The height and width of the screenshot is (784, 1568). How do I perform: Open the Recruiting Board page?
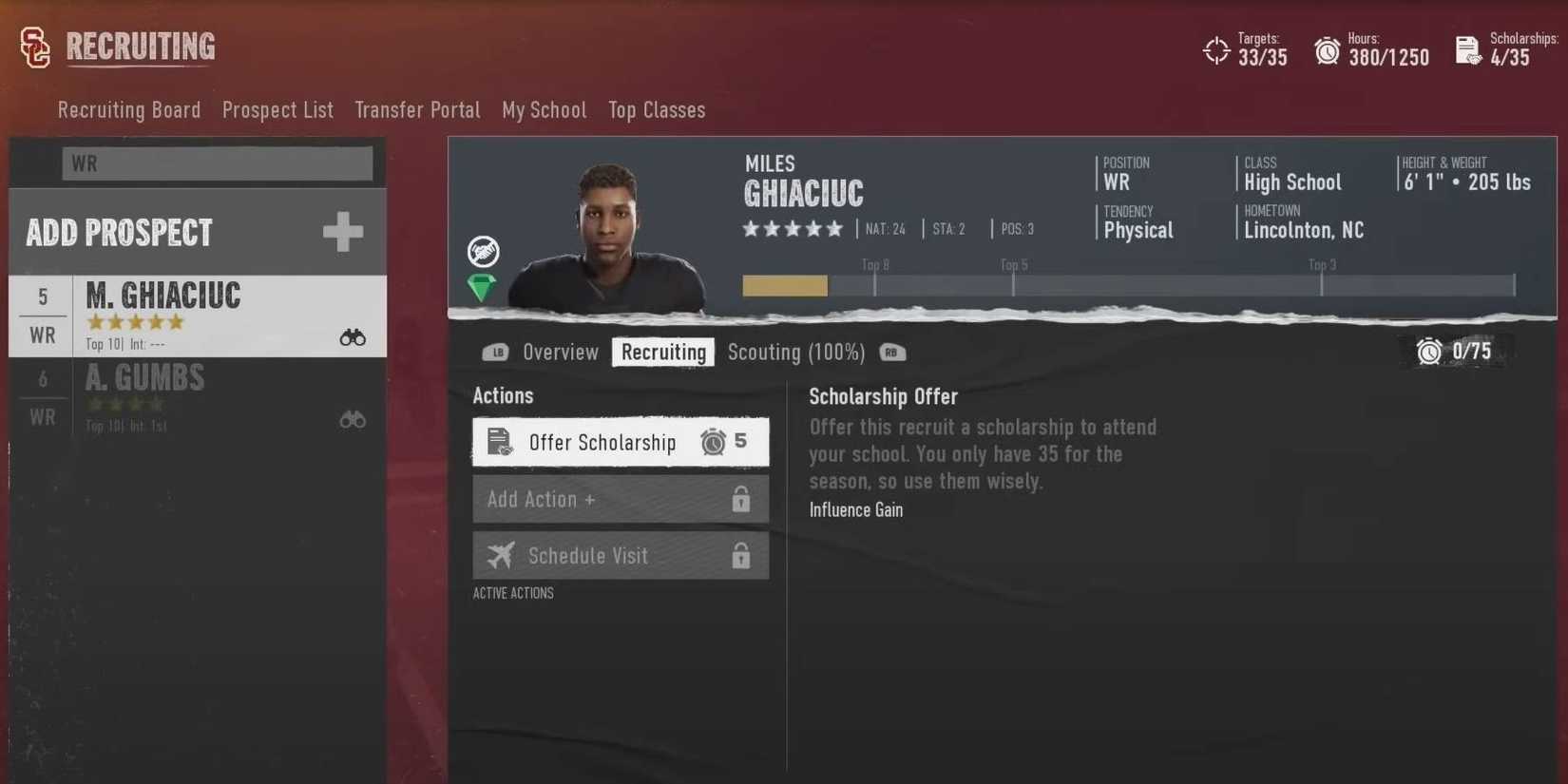click(x=128, y=110)
